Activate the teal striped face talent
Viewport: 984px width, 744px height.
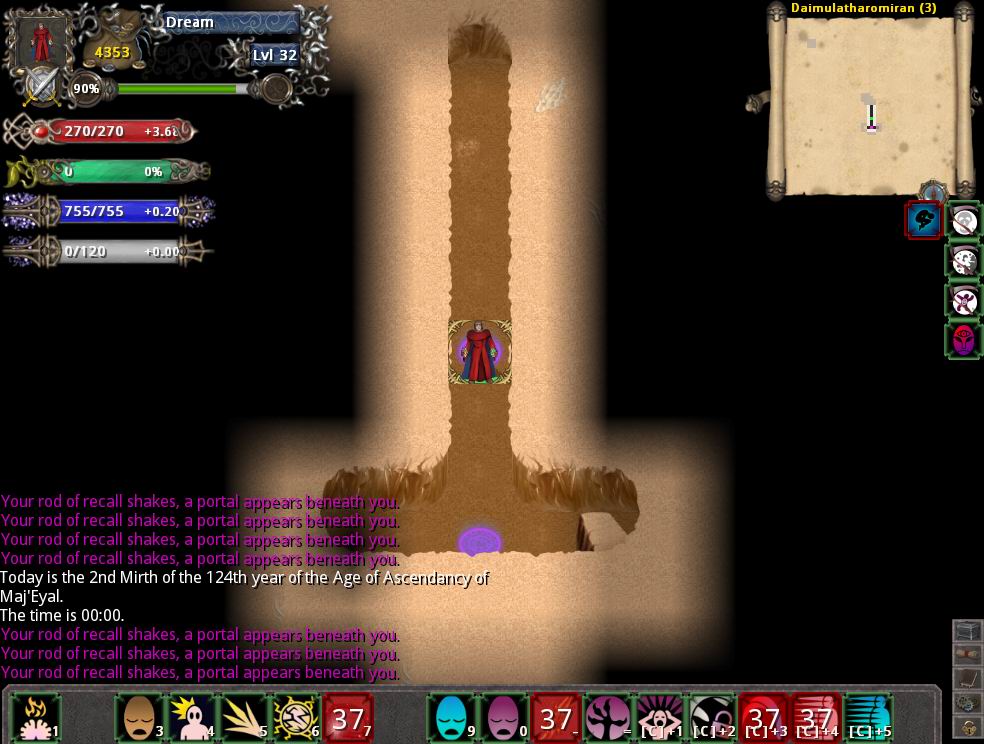coord(869,718)
